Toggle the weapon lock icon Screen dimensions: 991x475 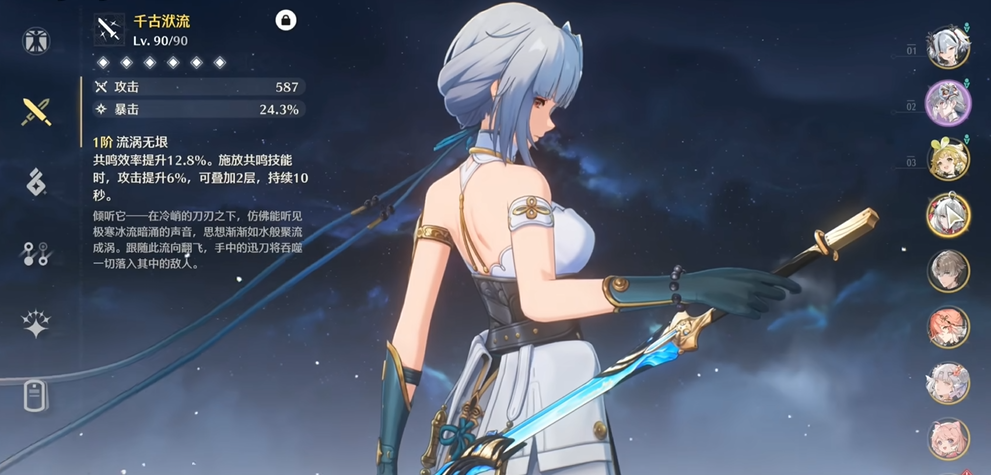click(285, 20)
